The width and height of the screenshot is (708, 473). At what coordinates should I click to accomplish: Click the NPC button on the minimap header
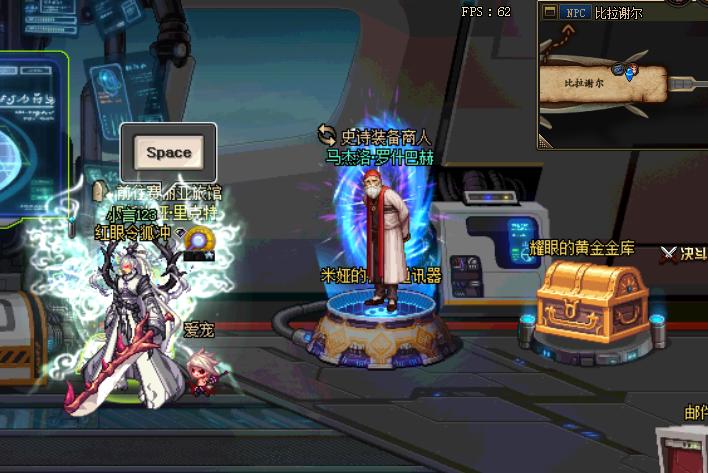click(575, 13)
